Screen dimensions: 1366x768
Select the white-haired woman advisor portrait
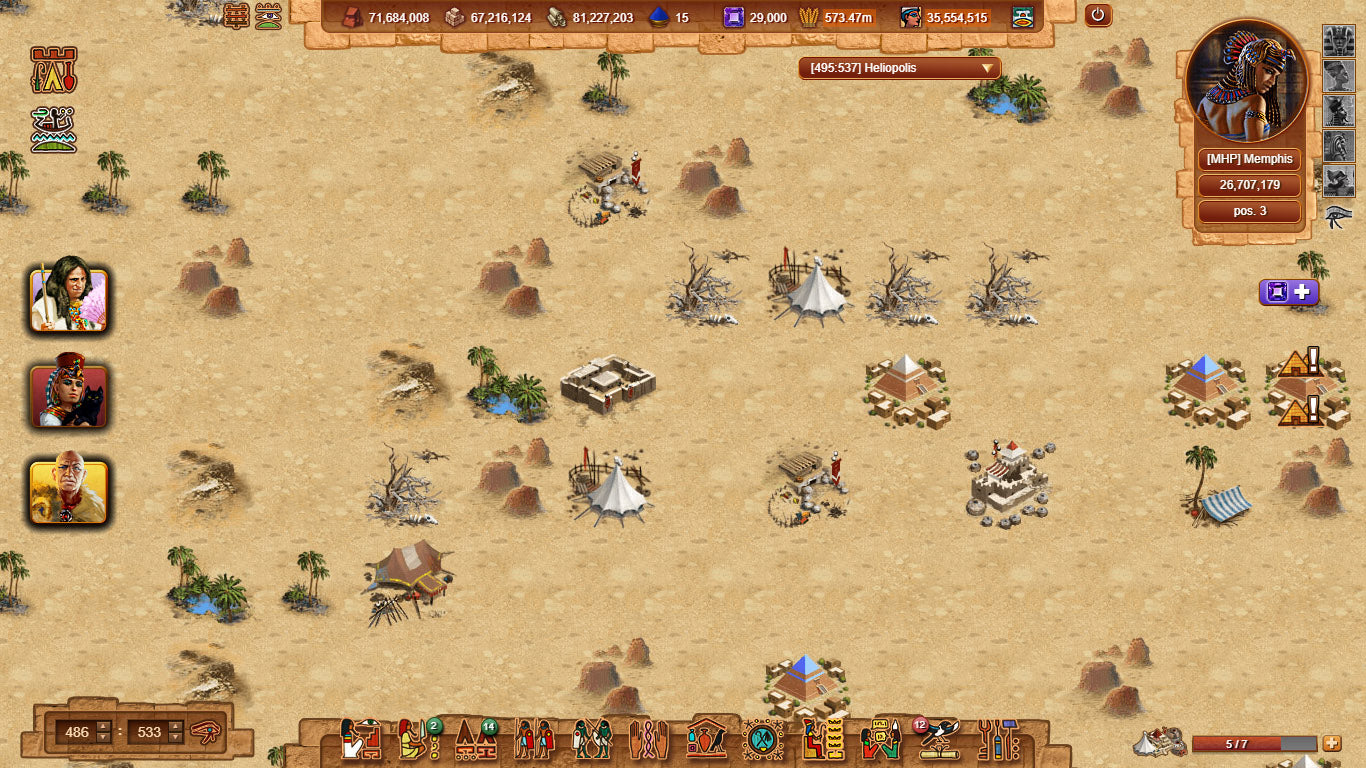[x=69, y=300]
